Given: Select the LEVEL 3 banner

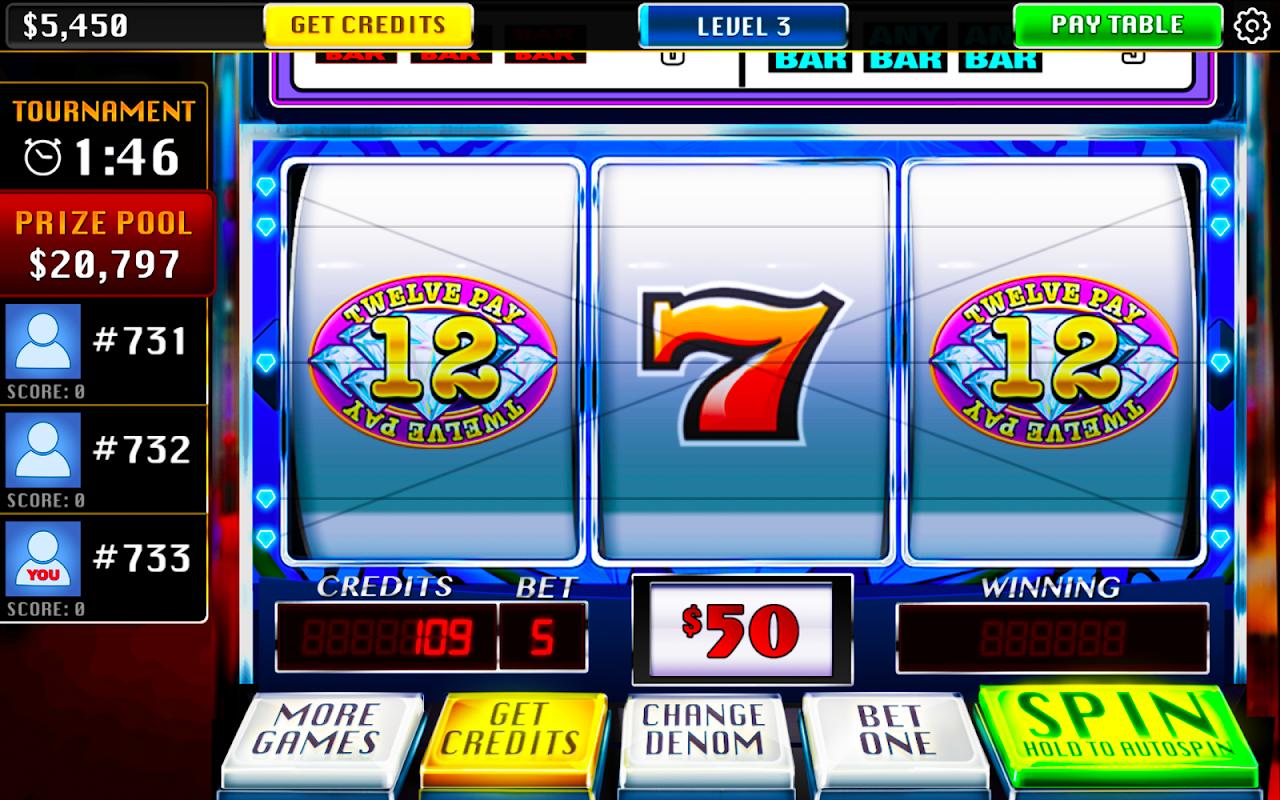Looking at the screenshot, I should (742, 26).
